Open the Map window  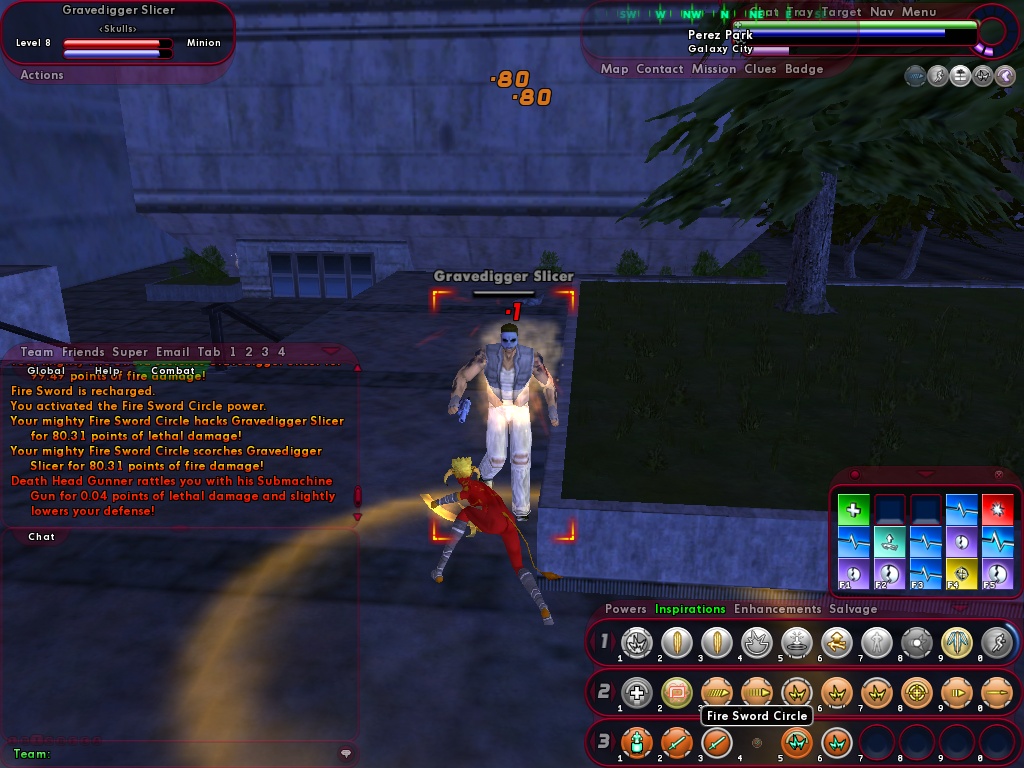point(614,69)
